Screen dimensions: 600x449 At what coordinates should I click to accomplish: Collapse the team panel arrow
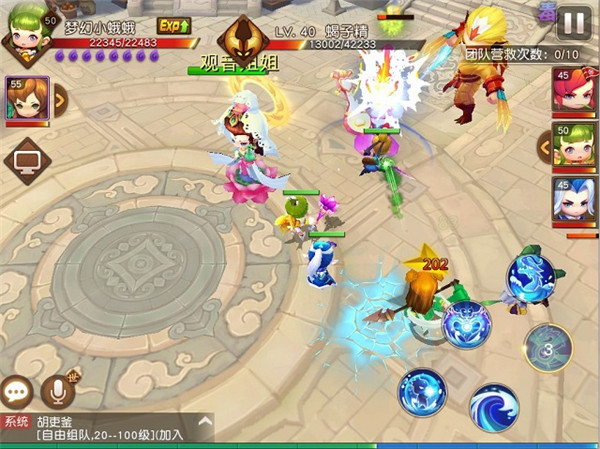coord(544,147)
